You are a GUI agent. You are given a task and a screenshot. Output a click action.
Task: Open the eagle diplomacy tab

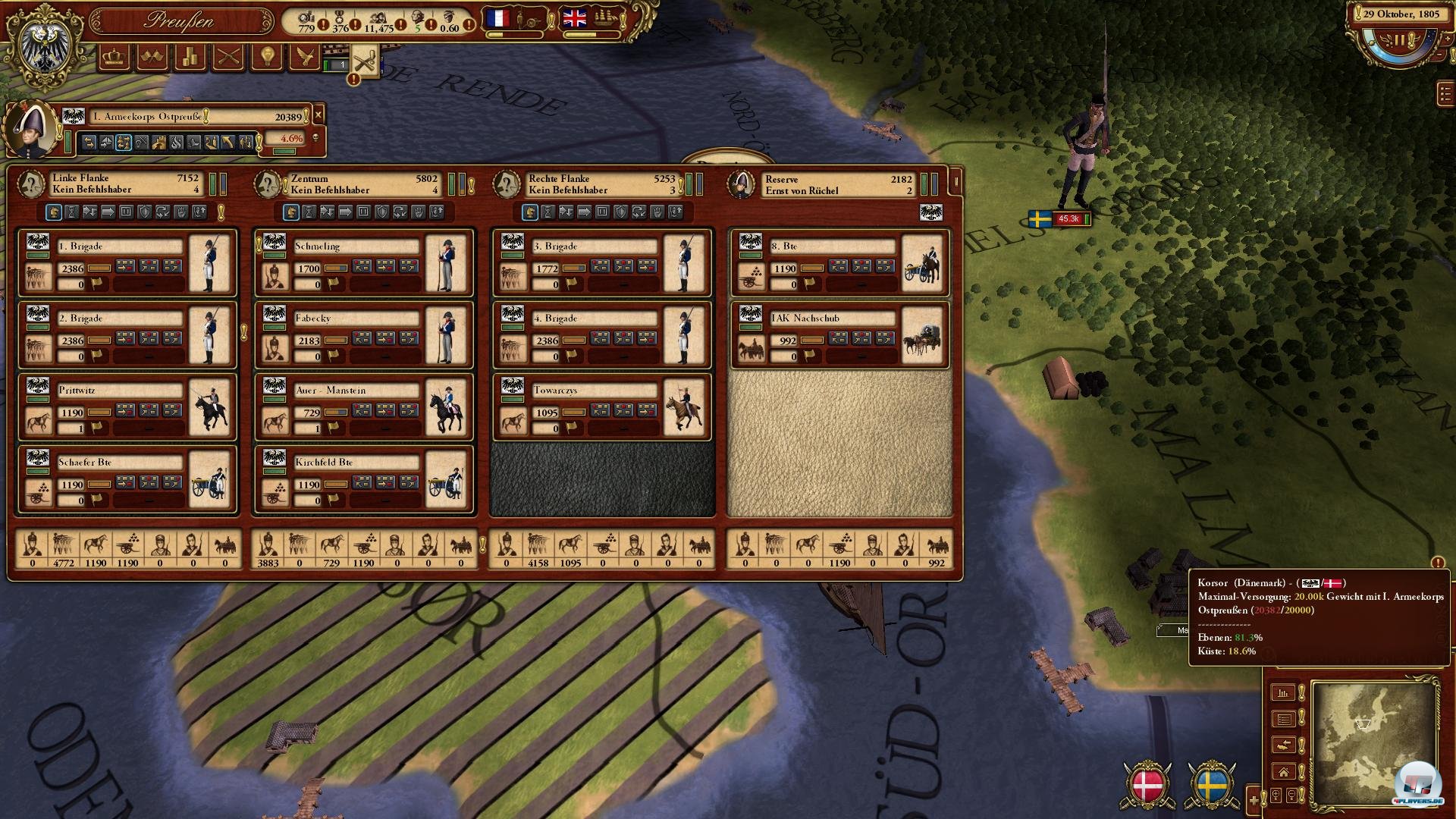305,57
